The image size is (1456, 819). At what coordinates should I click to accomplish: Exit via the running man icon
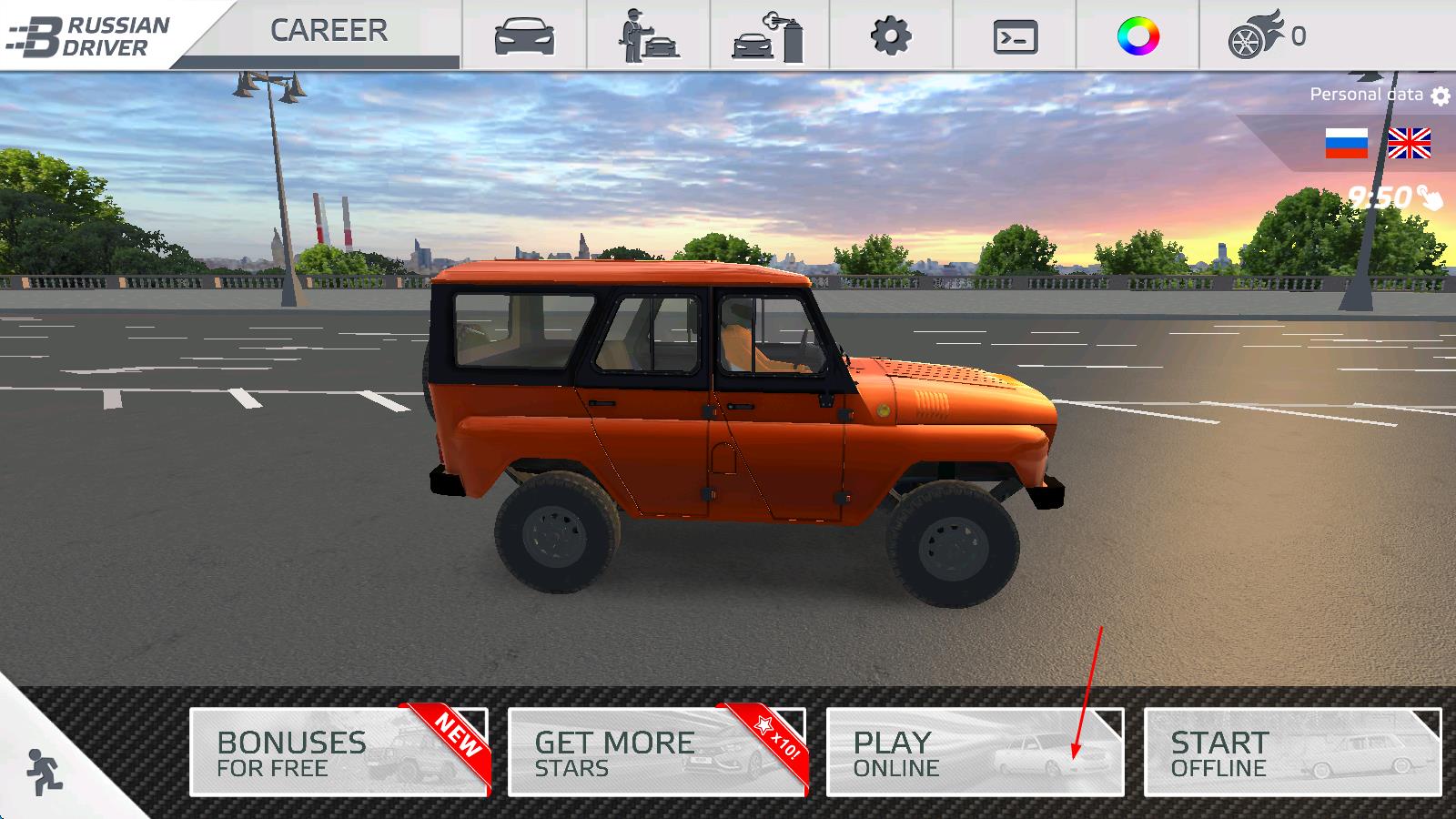(43, 772)
